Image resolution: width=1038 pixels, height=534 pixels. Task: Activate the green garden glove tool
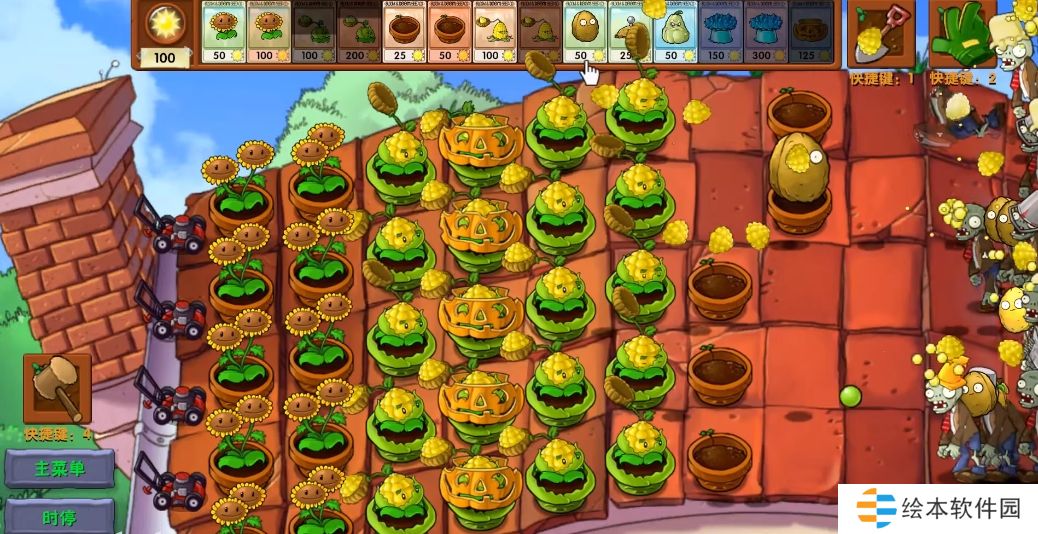coord(961,33)
